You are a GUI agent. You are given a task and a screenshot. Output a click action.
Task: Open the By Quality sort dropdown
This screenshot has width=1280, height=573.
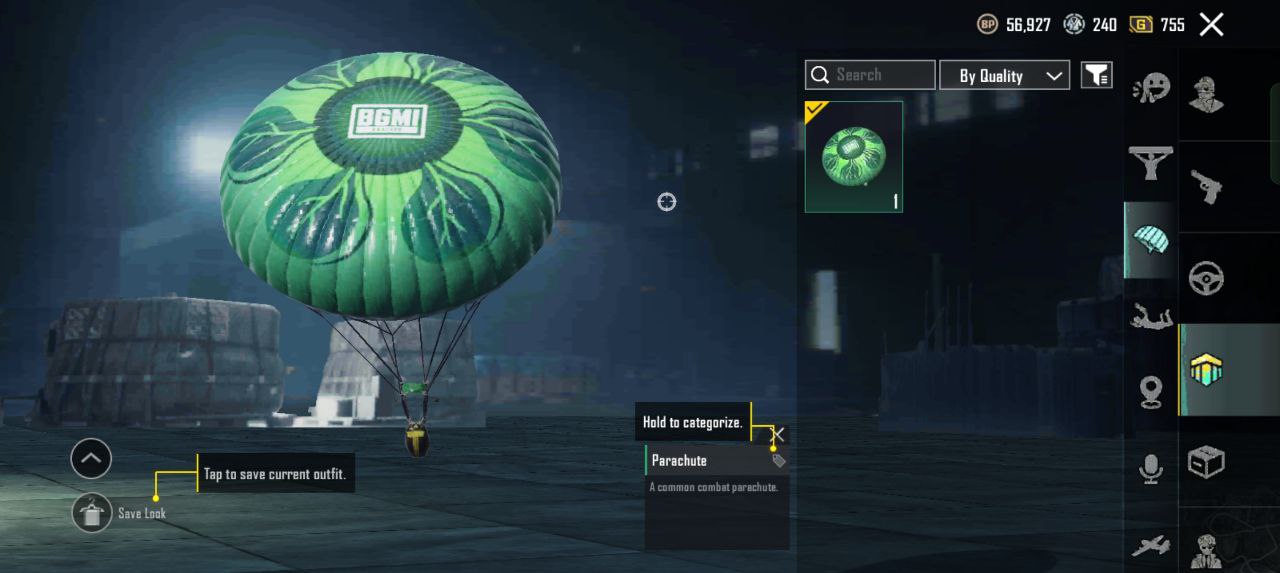(x=1004, y=75)
